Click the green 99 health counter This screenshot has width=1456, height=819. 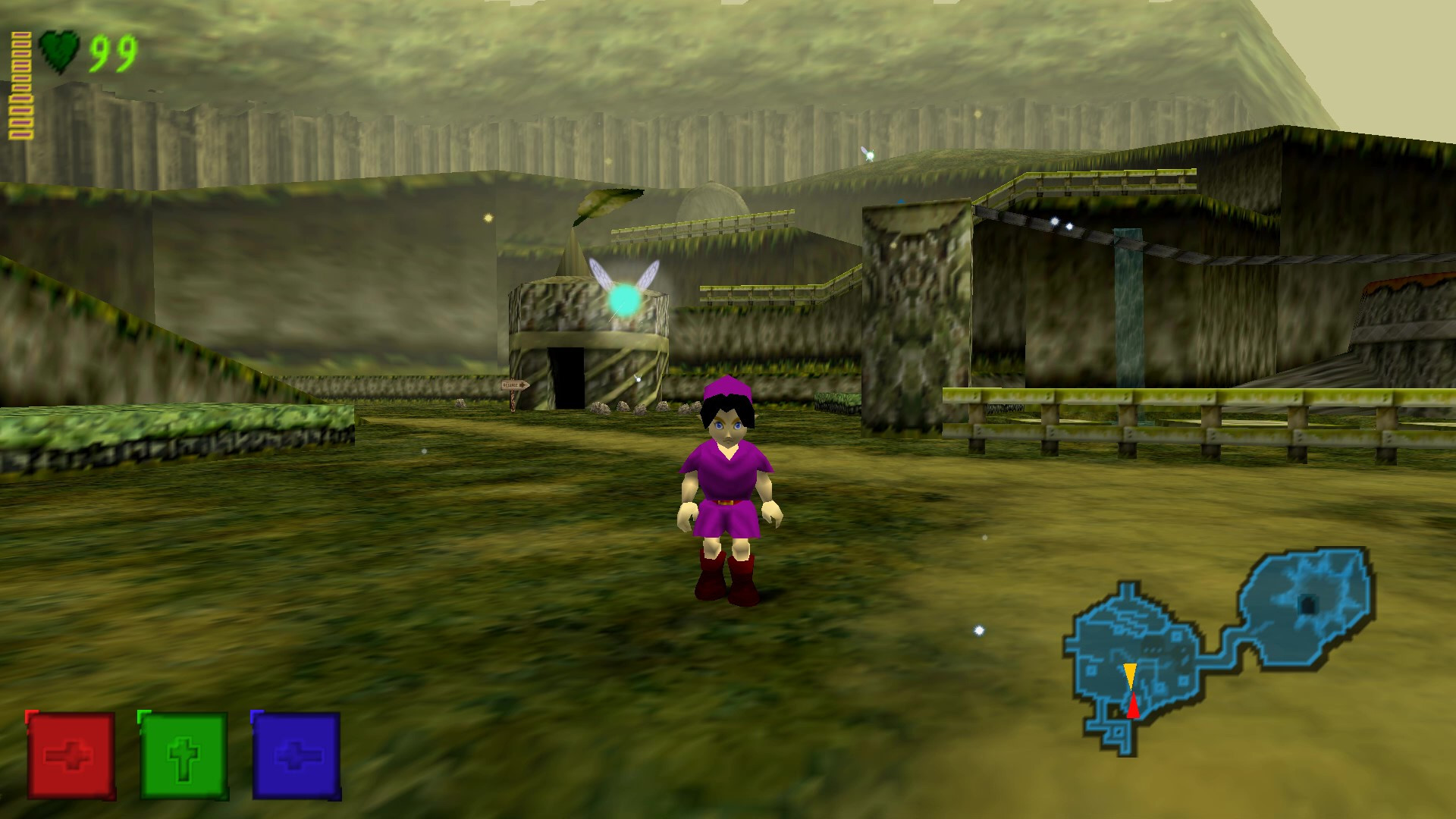[112, 52]
